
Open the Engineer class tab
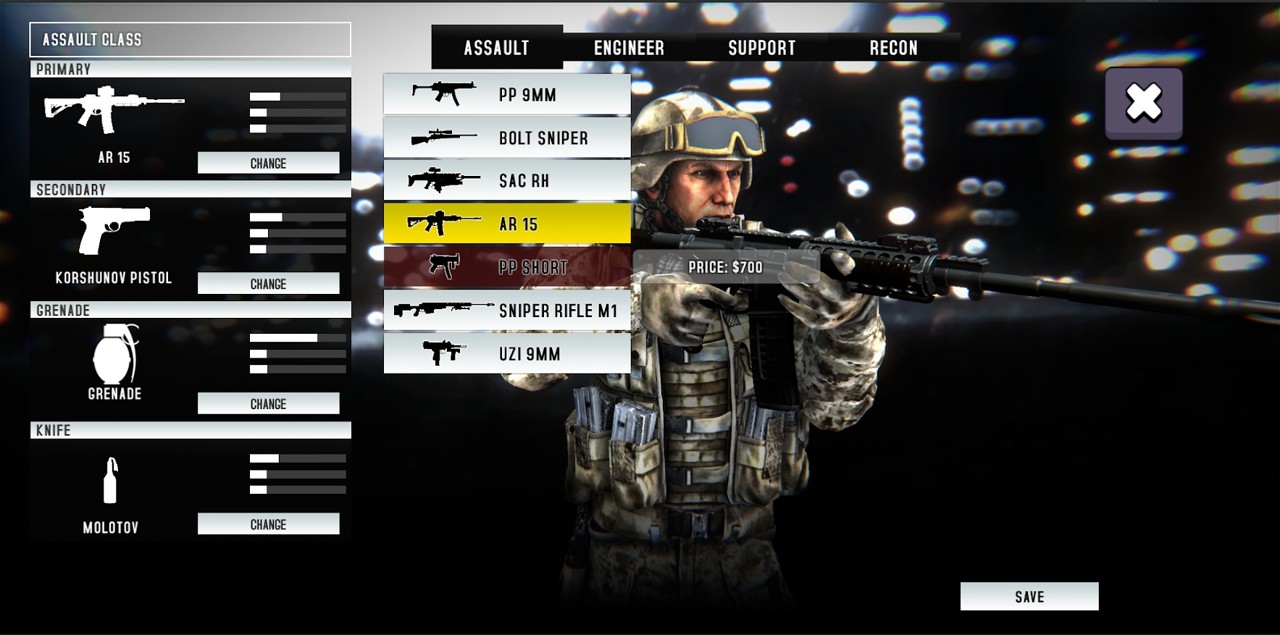[629, 47]
